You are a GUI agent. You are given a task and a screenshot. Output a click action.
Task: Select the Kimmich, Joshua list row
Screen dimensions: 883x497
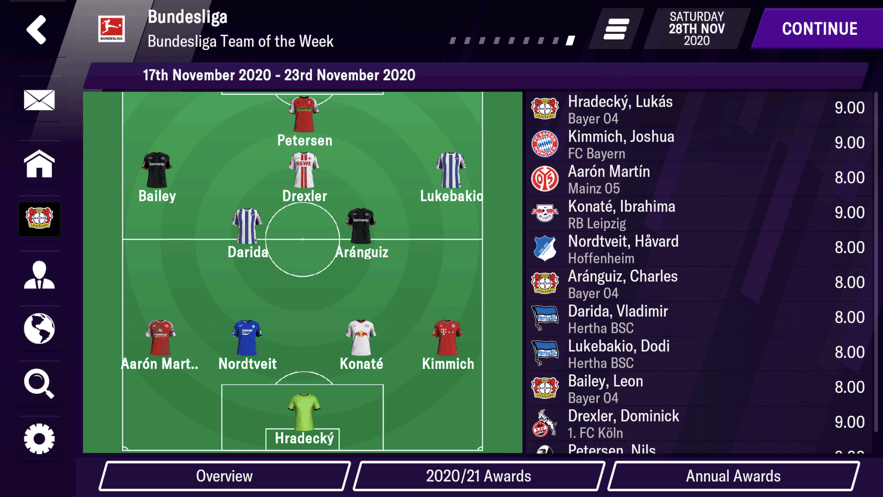pyautogui.click(x=700, y=143)
